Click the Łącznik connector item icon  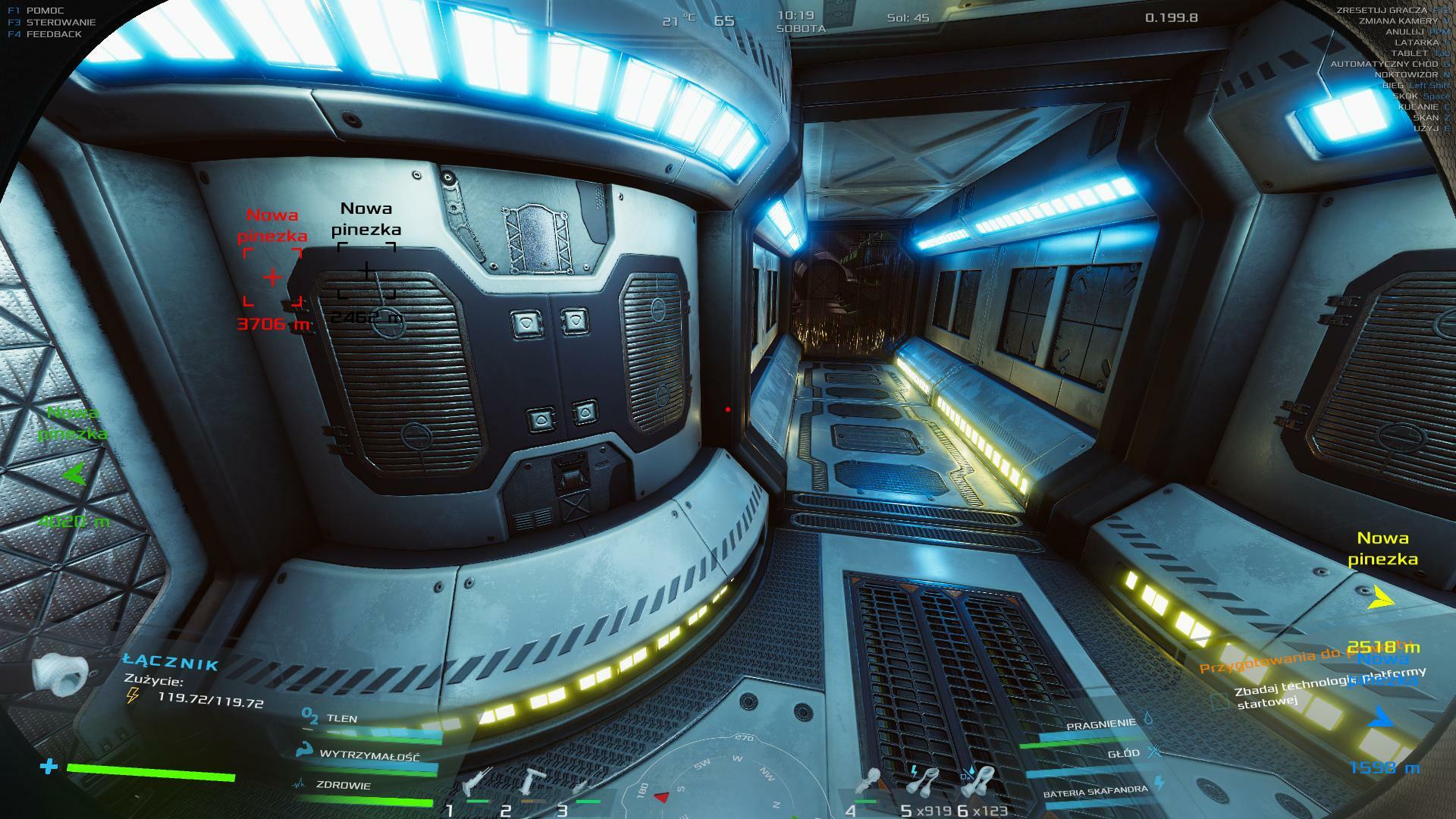click(x=59, y=673)
